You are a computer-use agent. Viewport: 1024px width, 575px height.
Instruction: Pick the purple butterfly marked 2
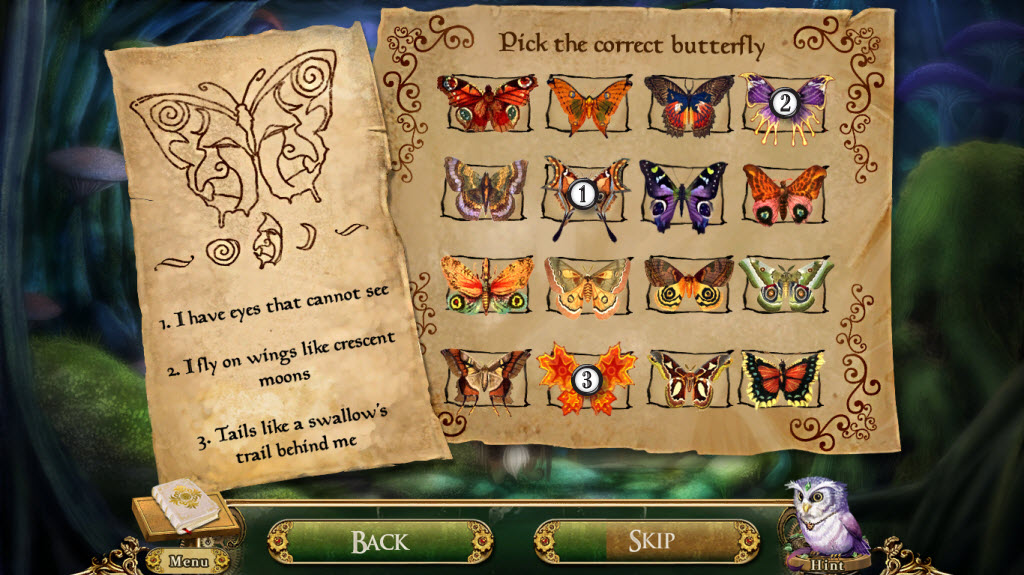point(784,103)
